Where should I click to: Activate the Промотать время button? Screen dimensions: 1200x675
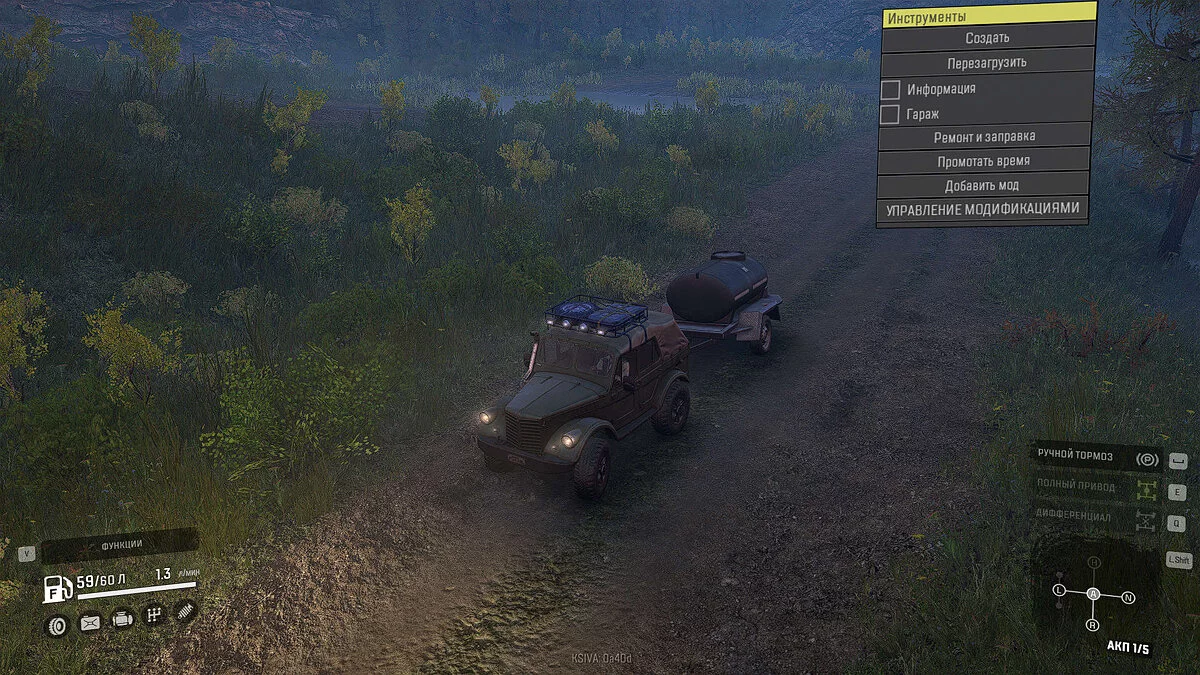[983, 161]
